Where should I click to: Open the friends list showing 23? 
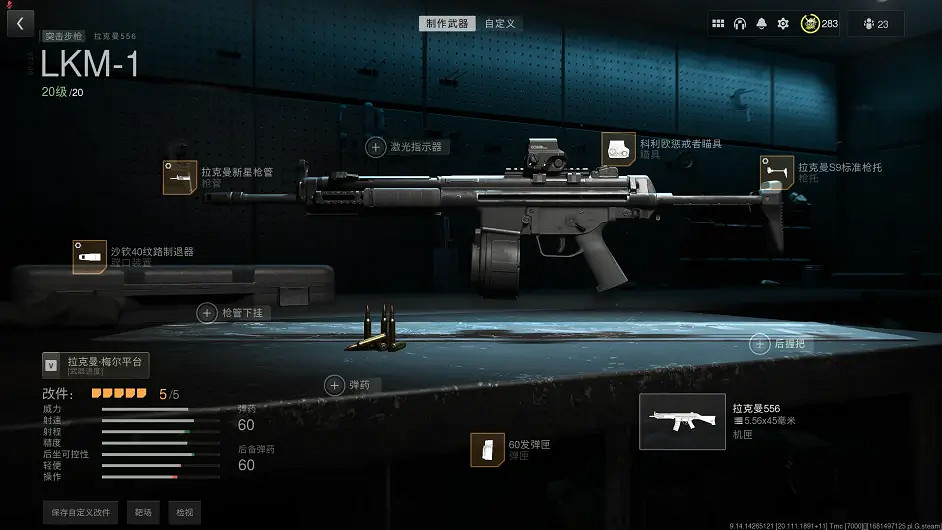tap(876, 23)
